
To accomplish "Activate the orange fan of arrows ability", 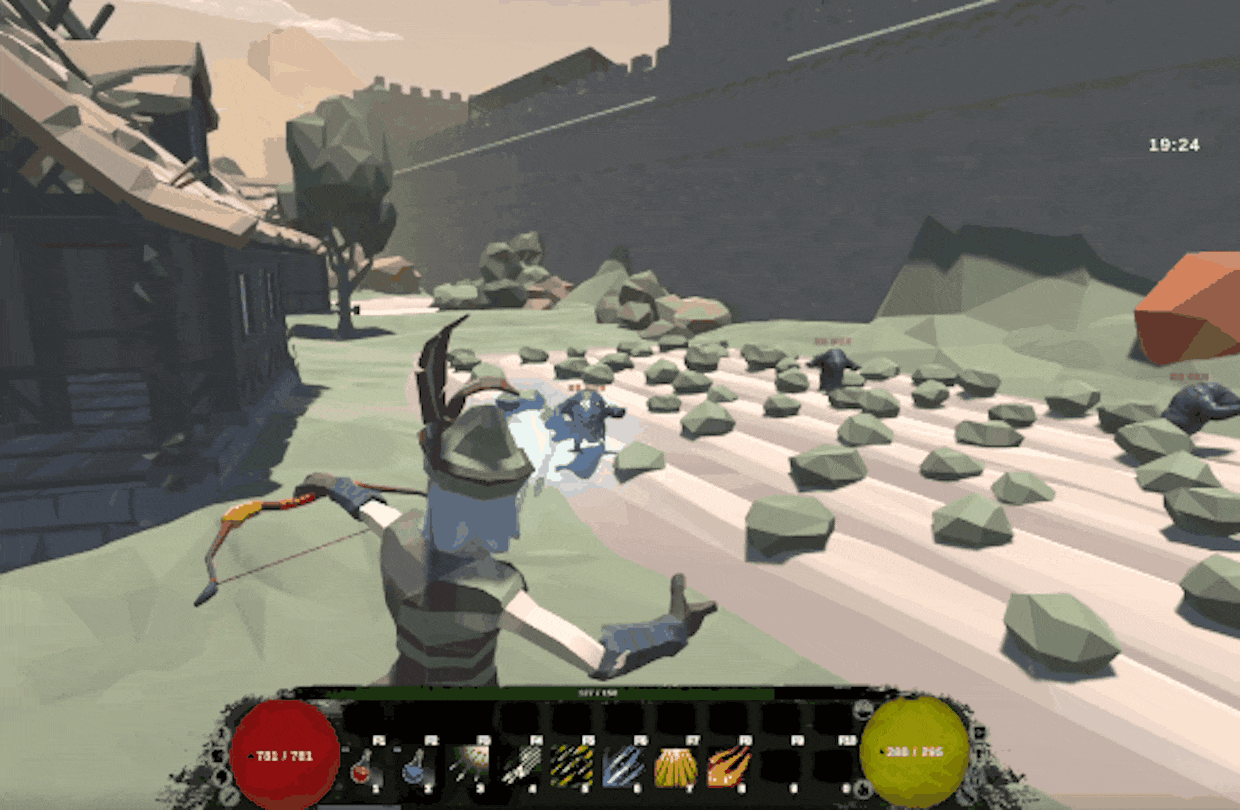I will click(675, 766).
